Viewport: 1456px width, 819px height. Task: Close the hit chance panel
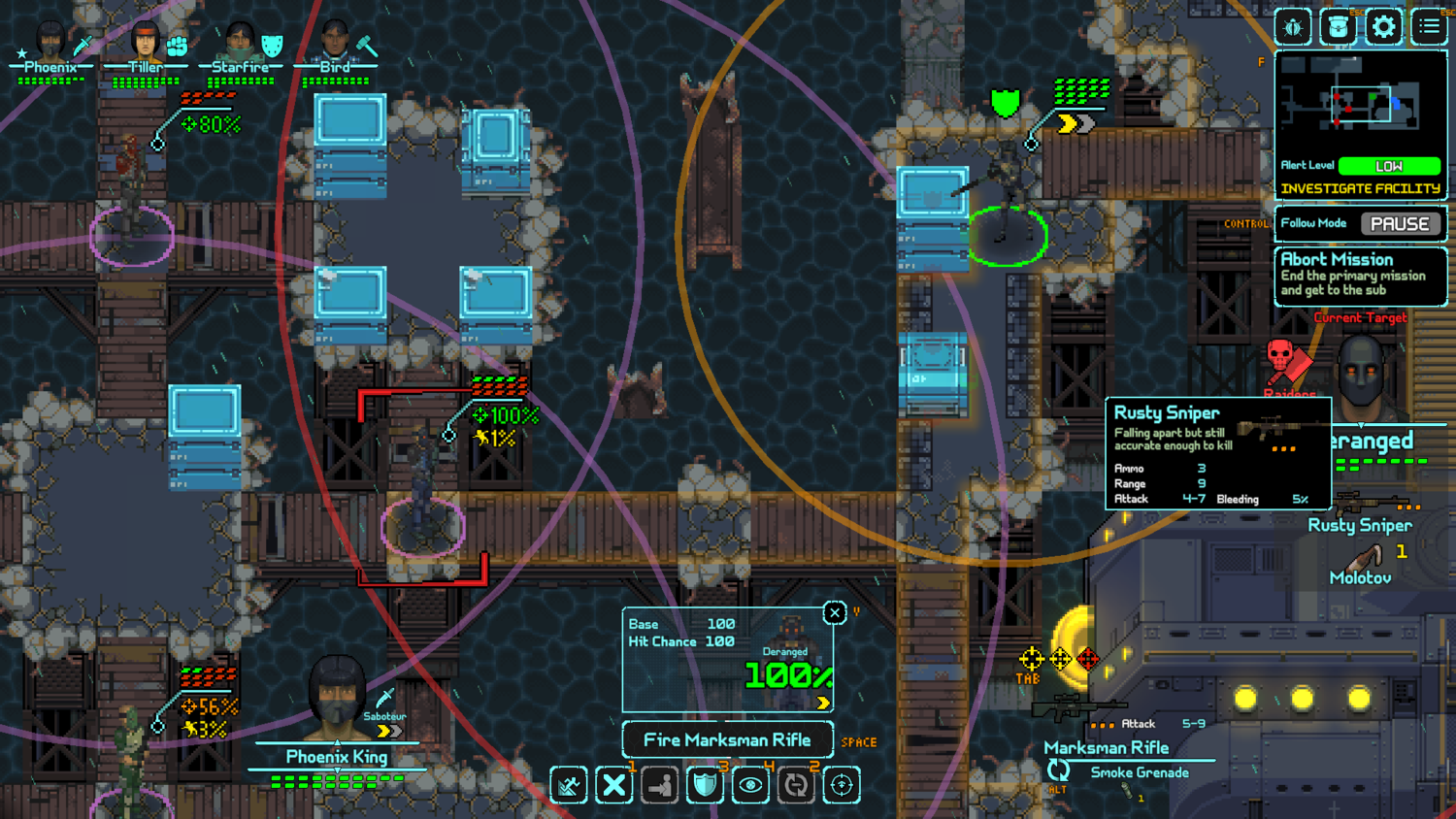[x=834, y=612]
